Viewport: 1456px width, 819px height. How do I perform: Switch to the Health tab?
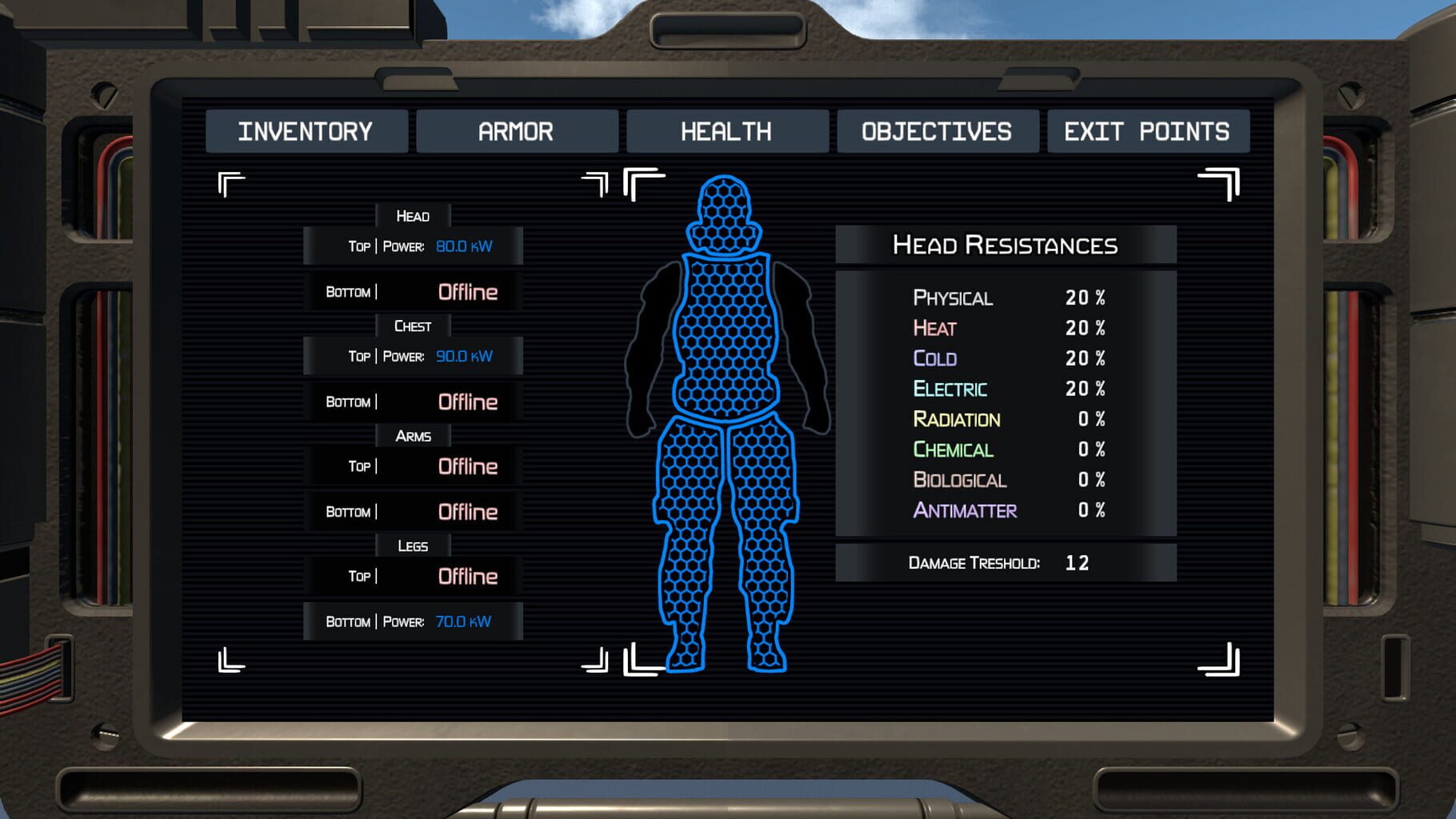coord(726,130)
